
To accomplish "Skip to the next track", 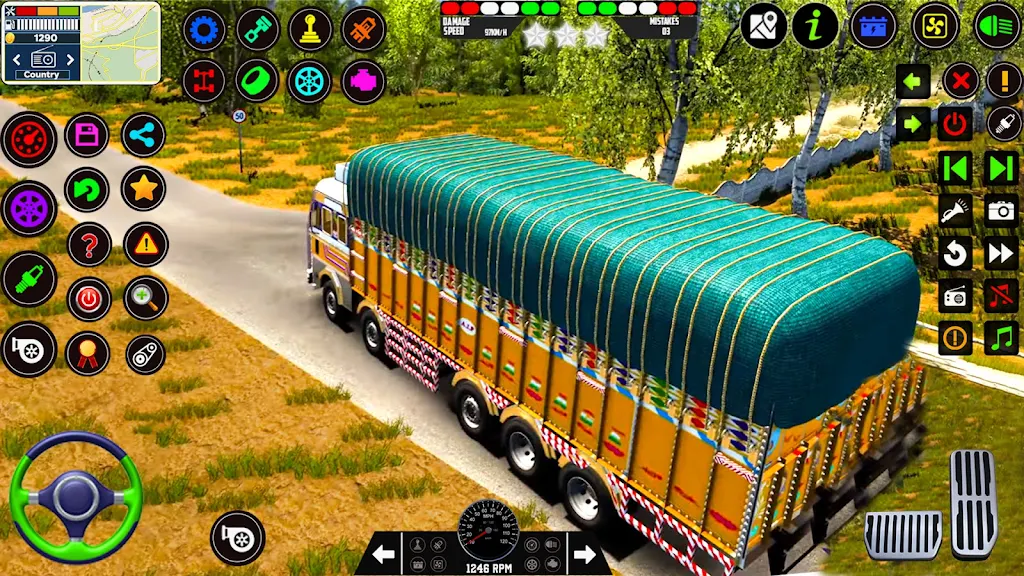I will (x=1001, y=167).
